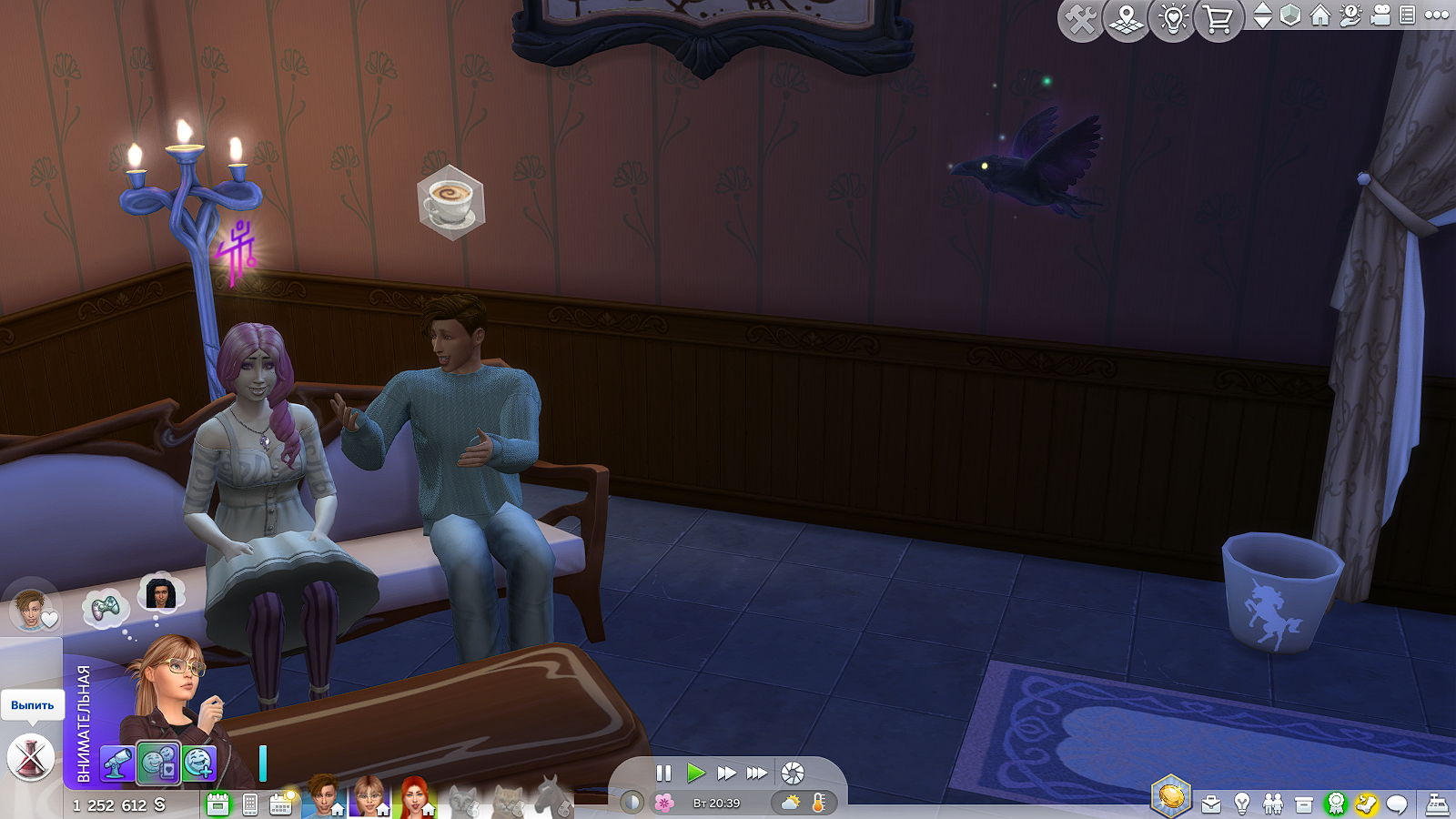Cancel the queued drink action

click(31, 757)
